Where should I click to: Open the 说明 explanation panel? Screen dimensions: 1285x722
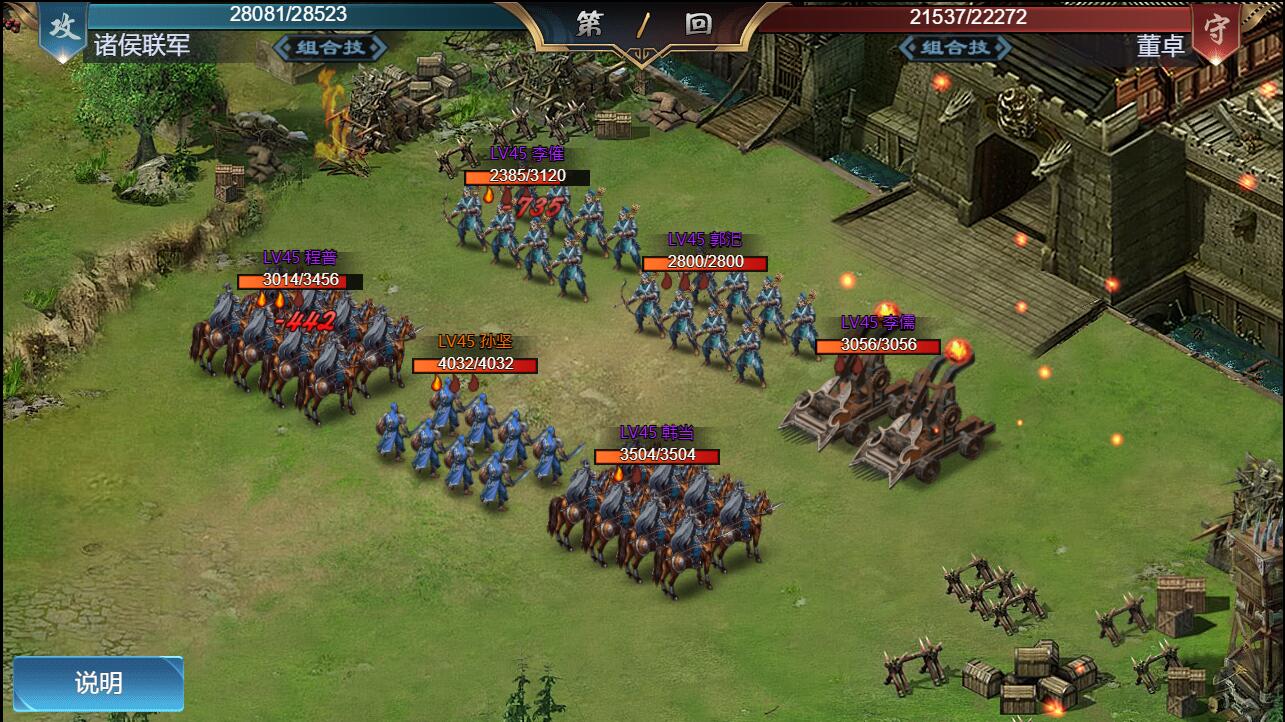click(x=97, y=681)
